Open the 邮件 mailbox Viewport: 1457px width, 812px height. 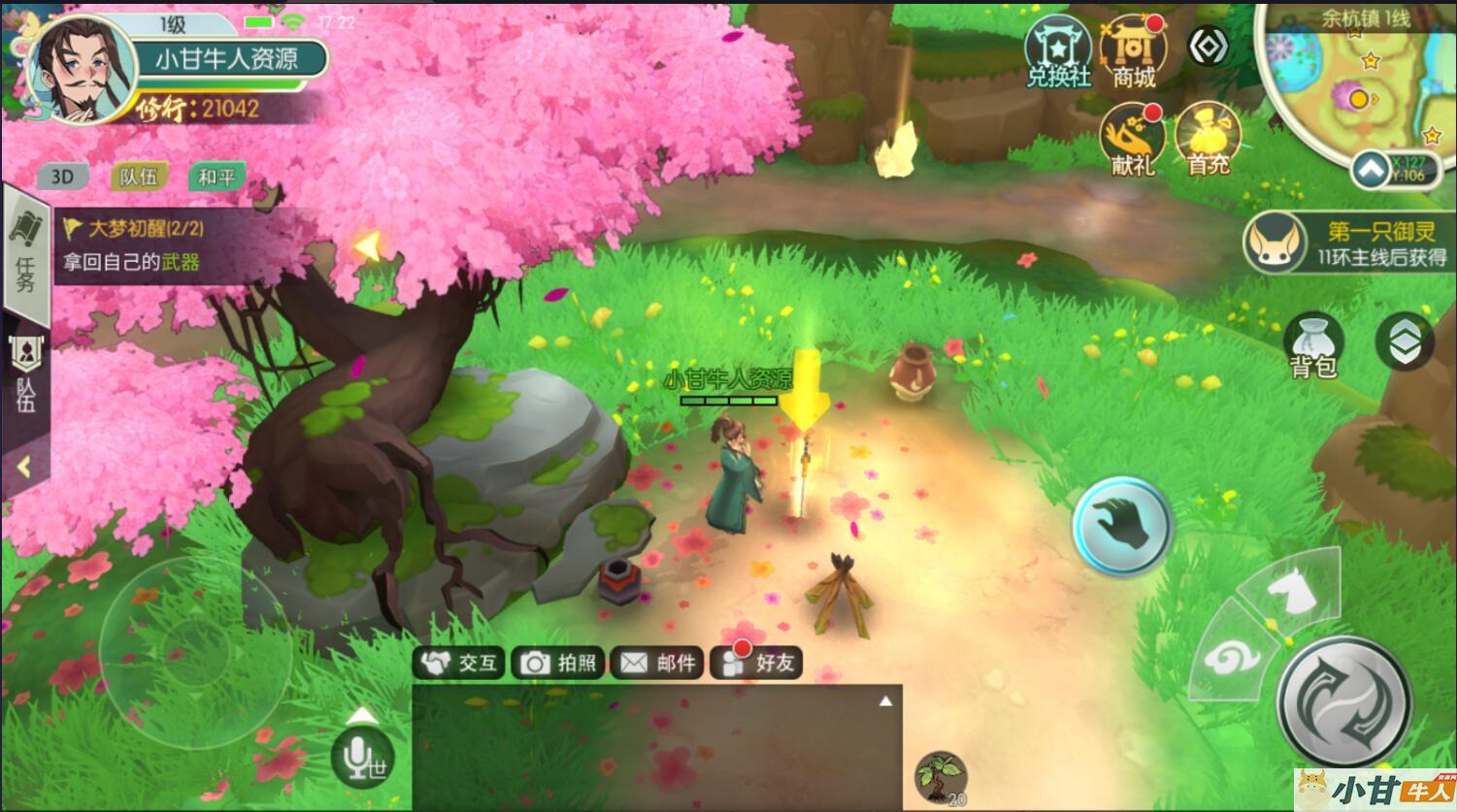pyautogui.click(x=657, y=663)
